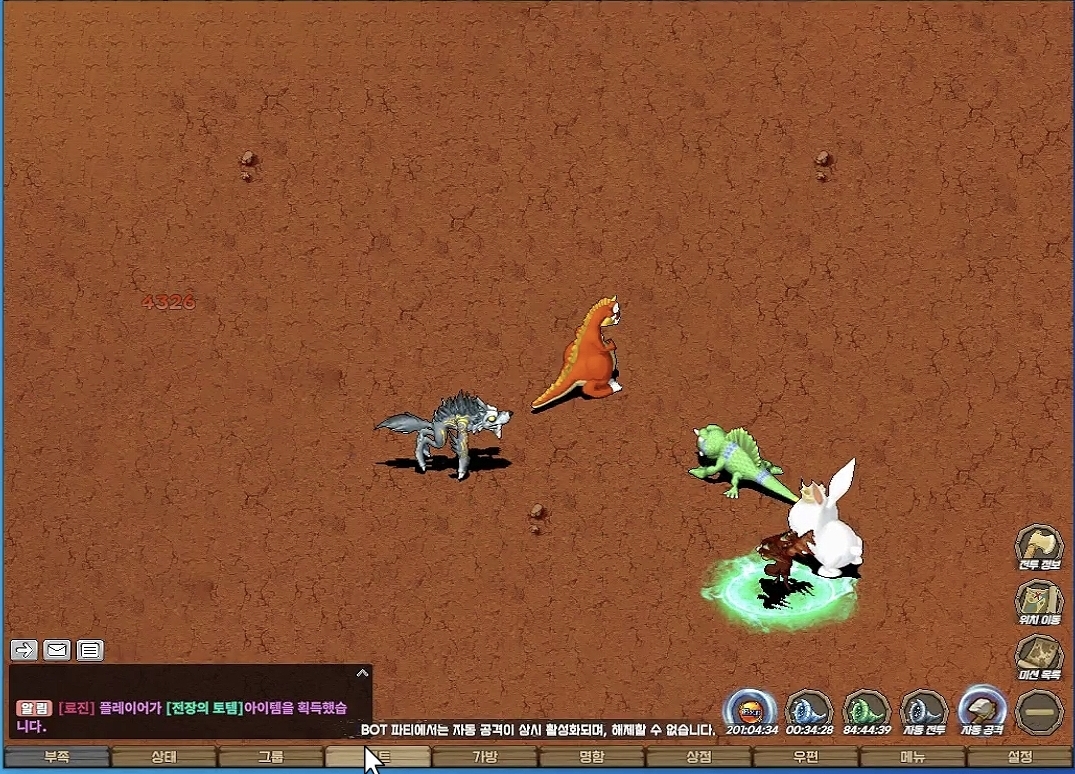
Task: Toggle 자동 전투 auto battle horn
Action: [x=925, y=710]
